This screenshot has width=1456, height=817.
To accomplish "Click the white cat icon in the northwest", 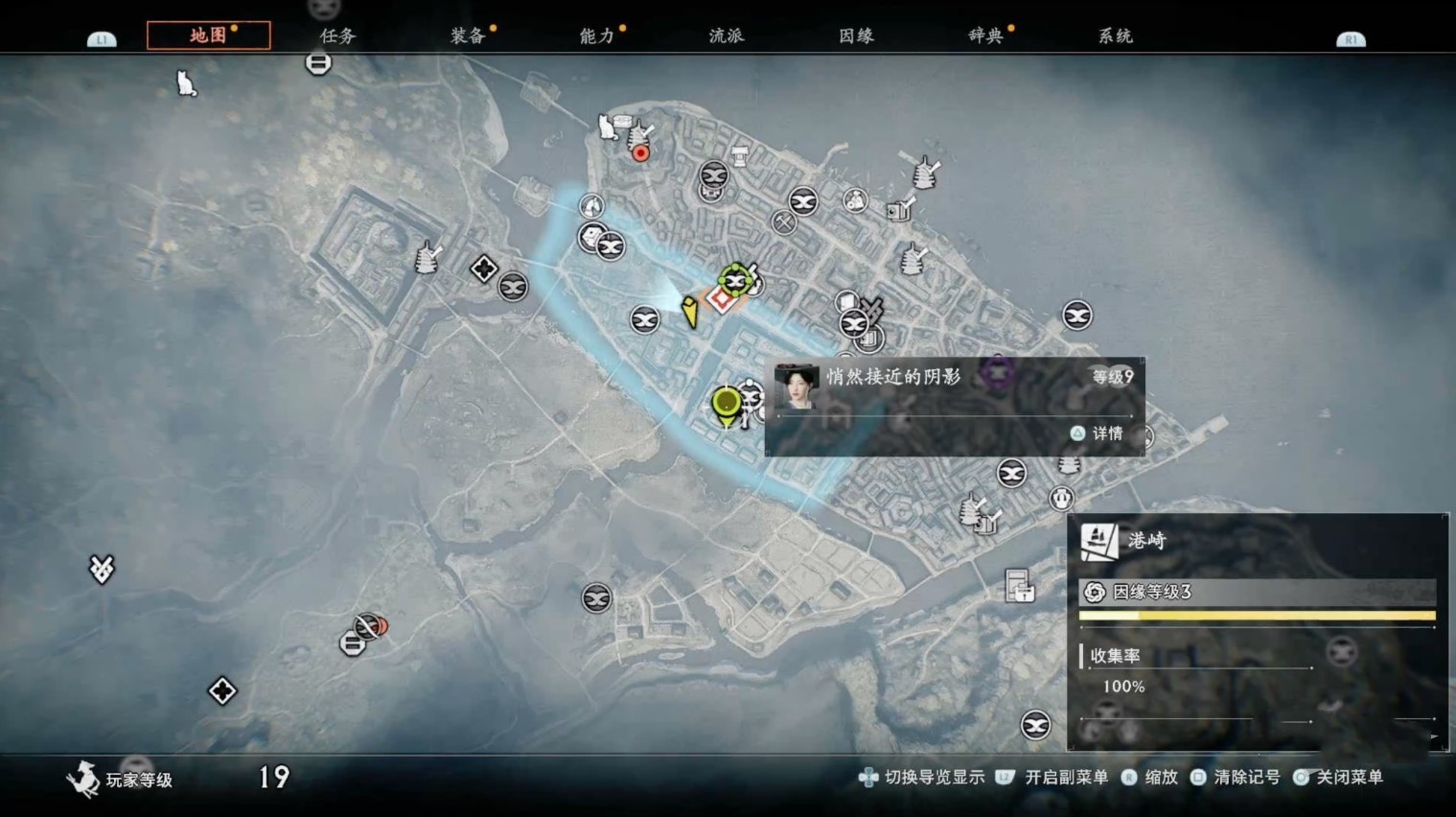I will coord(184,82).
